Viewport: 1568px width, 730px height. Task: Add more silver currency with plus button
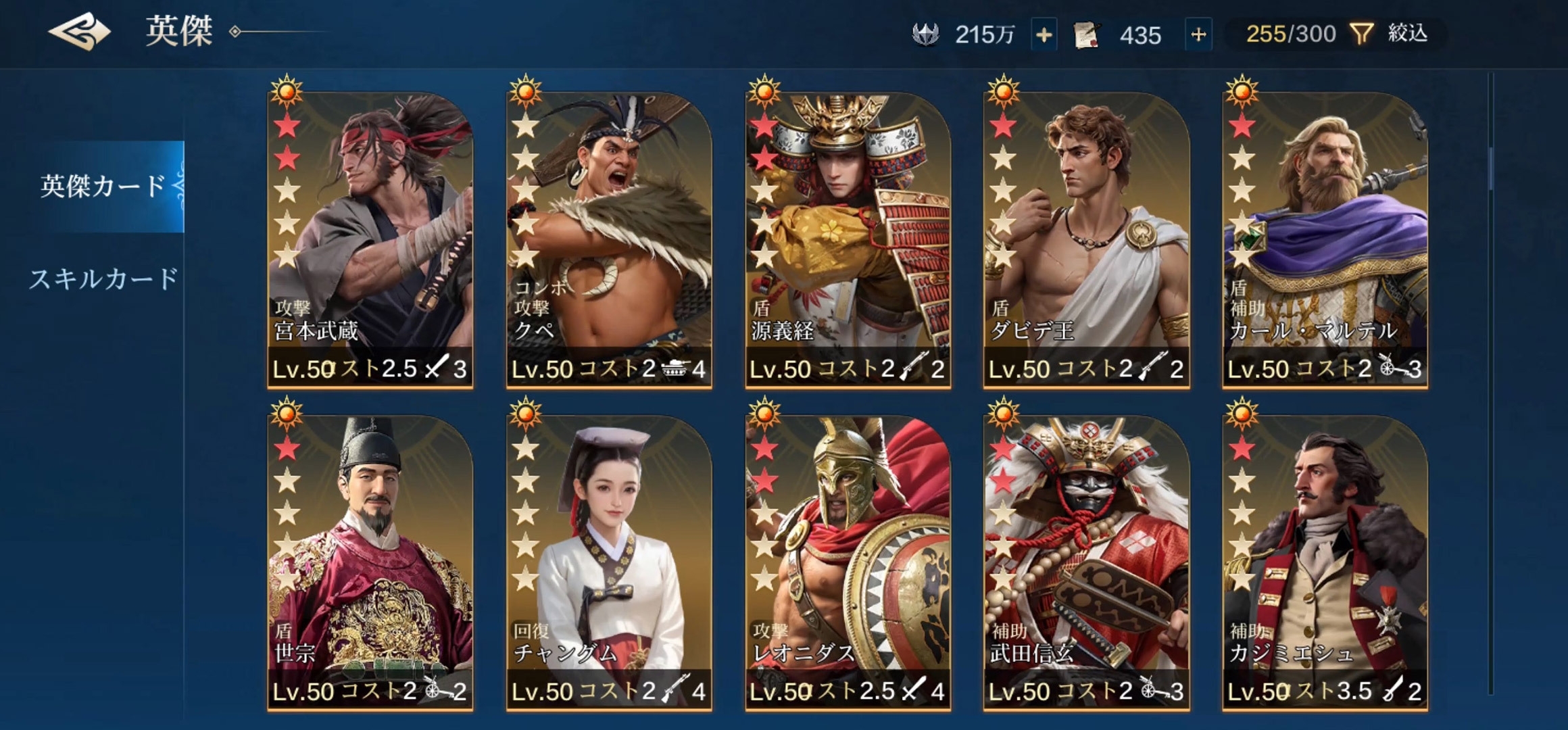[x=1044, y=34]
